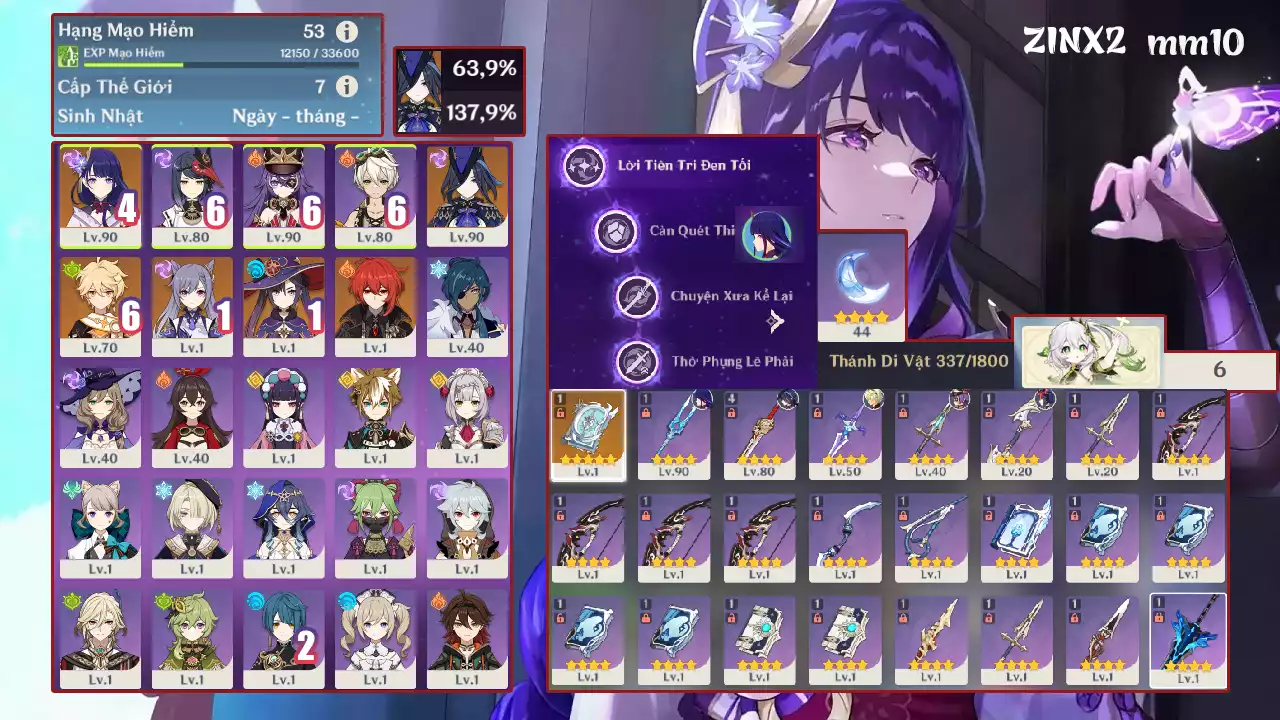1280x720 pixels.
Task: Open the Nahida portrait card
Action: pyautogui.click(x=1090, y=355)
